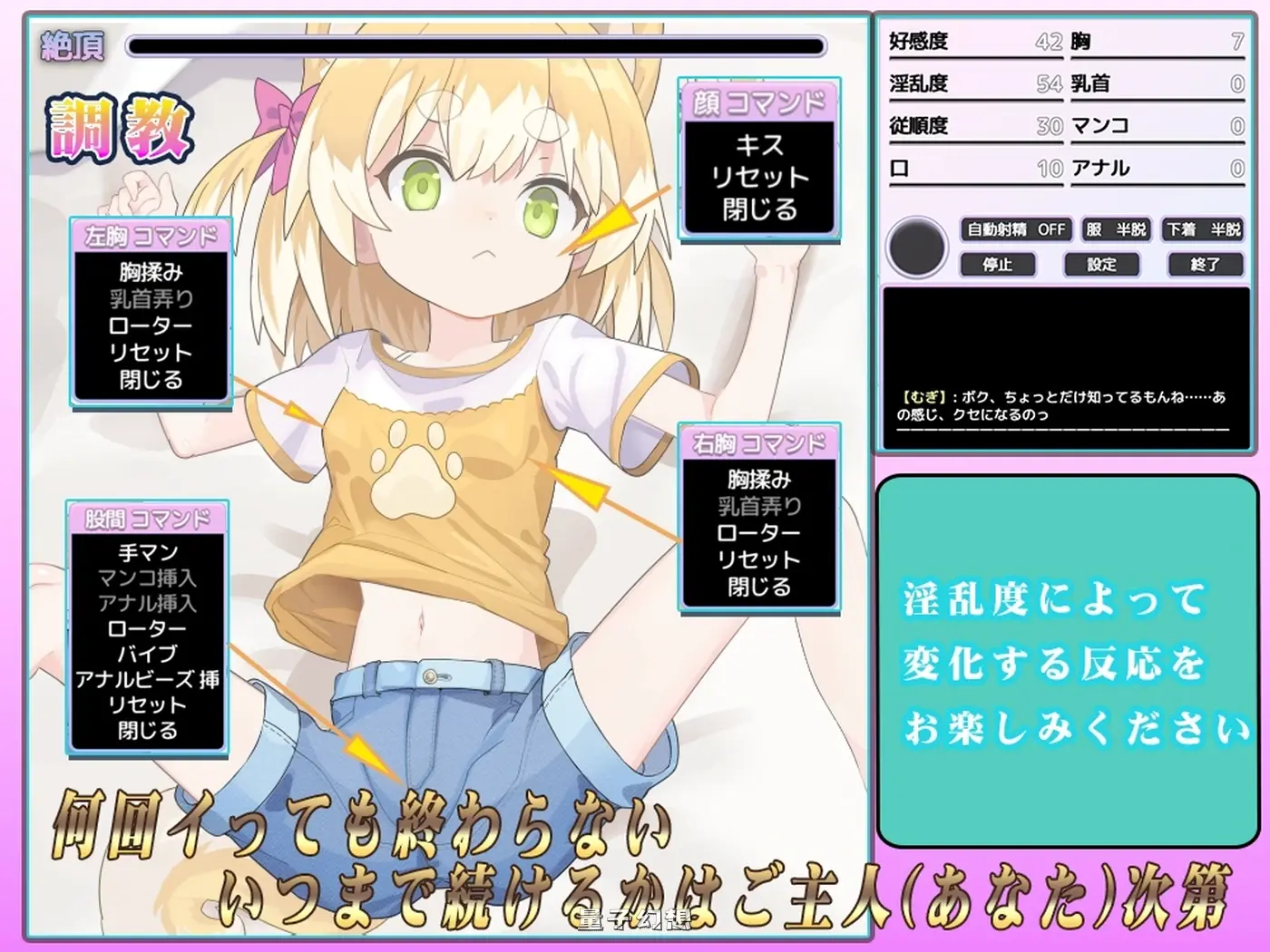
Task: Toggle clothing state on the 服 半脱 button
Action: [x=1117, y=229]
